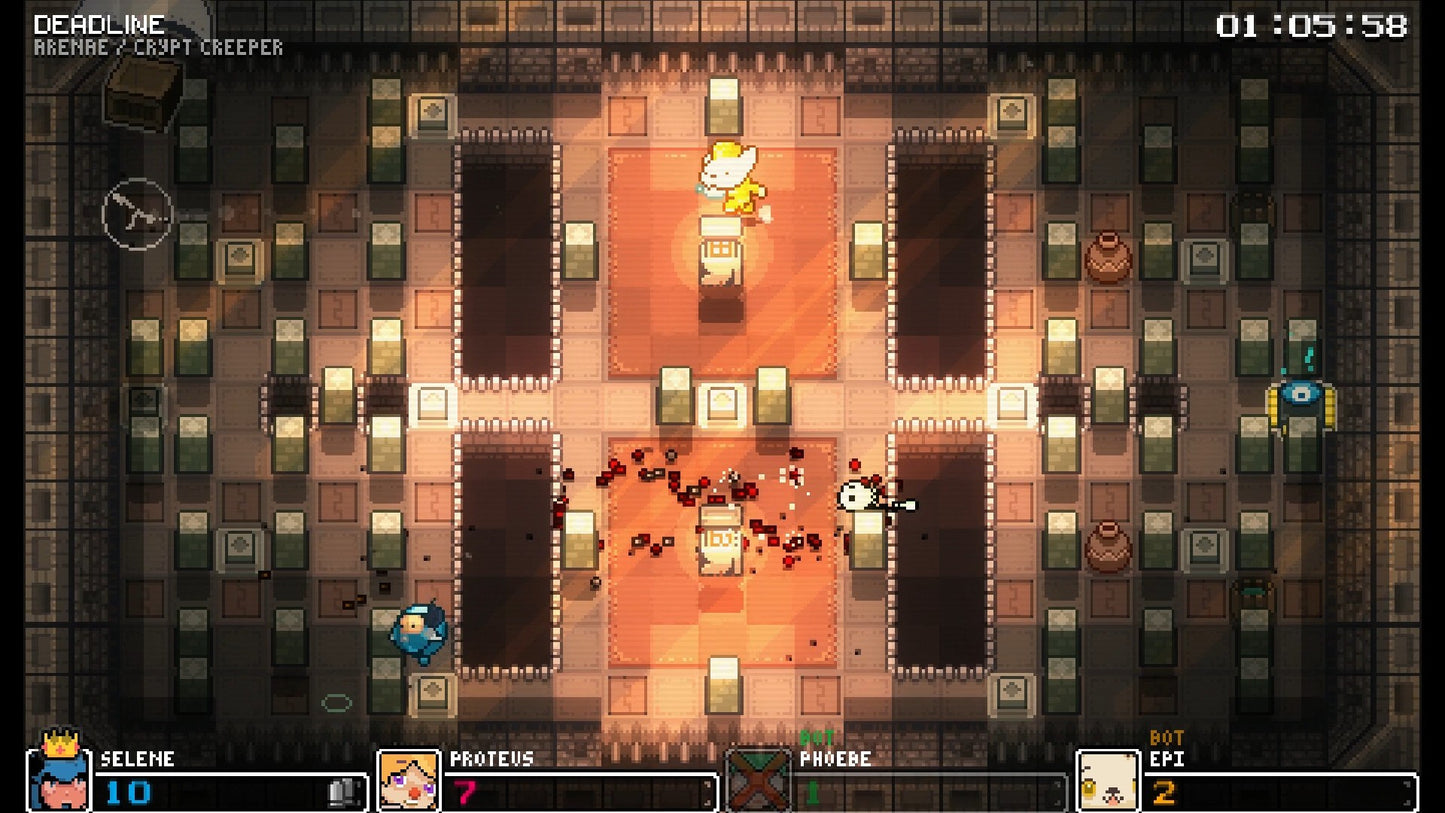This screenshot has height=813, width=1445.
Task: Click the circled gun weapon pickup icon
Action: pyautogui.click(x=138, y=215)
